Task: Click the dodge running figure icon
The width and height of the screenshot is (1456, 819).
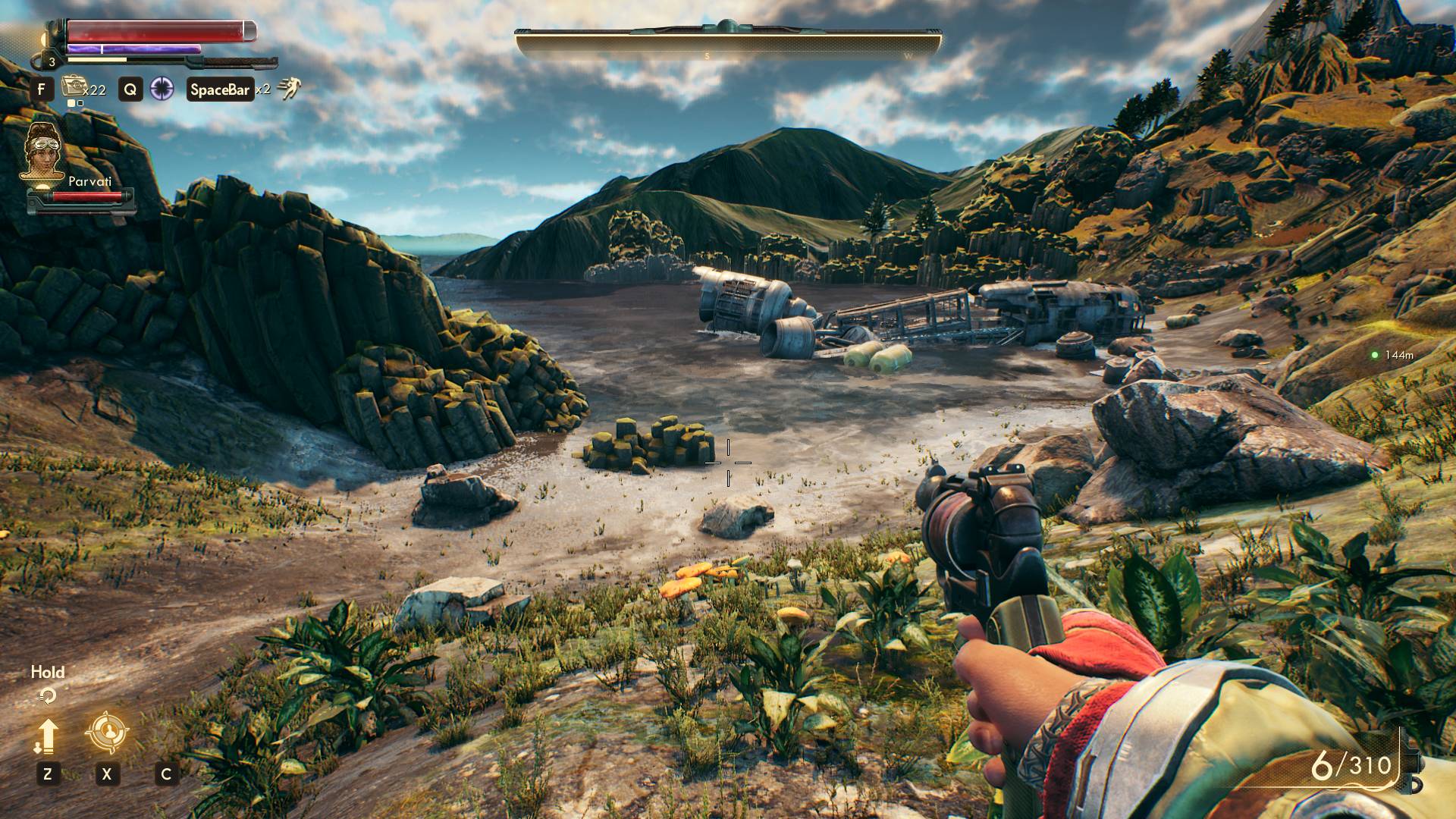Action: pos(288,89)
